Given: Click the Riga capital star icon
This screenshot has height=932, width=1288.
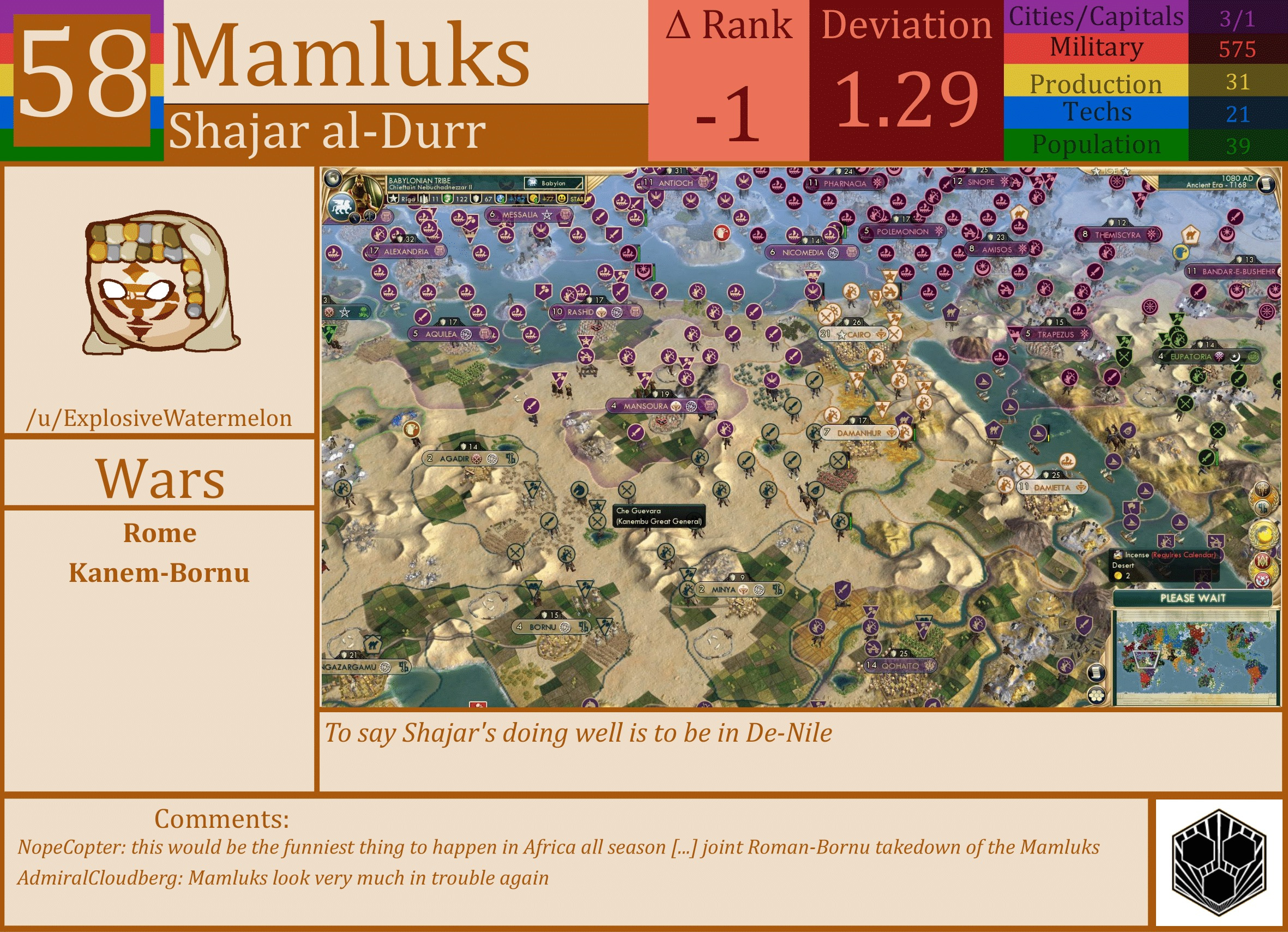Looking at the screenshot, I should [x=394, y=200].
